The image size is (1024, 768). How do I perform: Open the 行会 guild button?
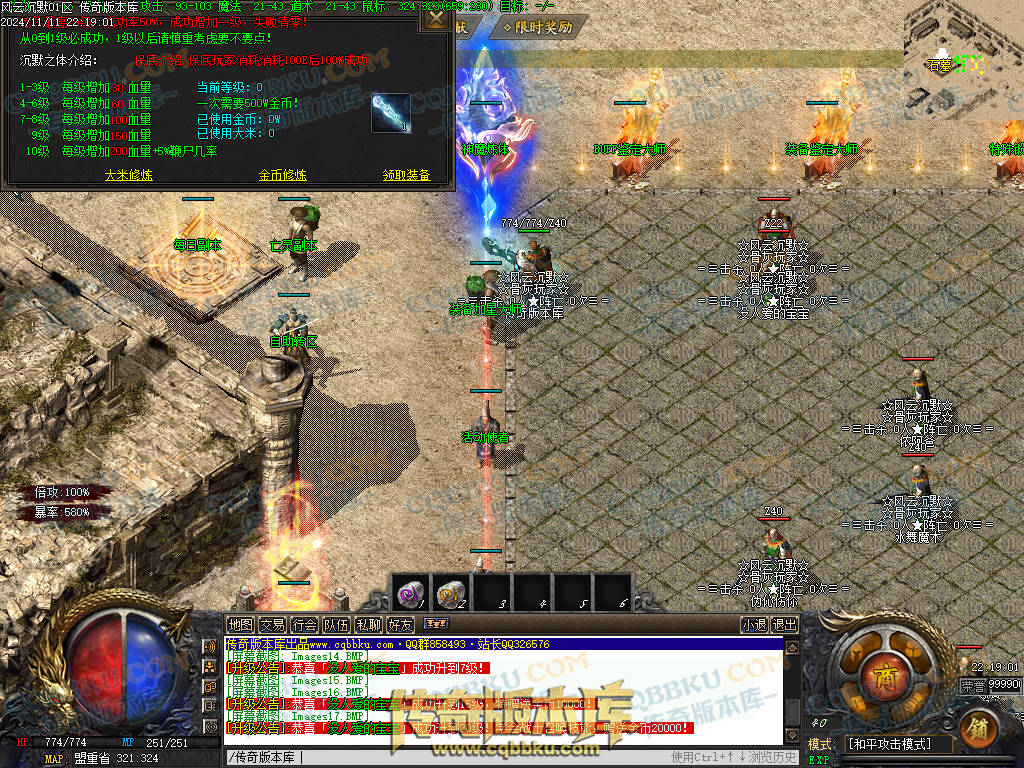coord(304,625)
